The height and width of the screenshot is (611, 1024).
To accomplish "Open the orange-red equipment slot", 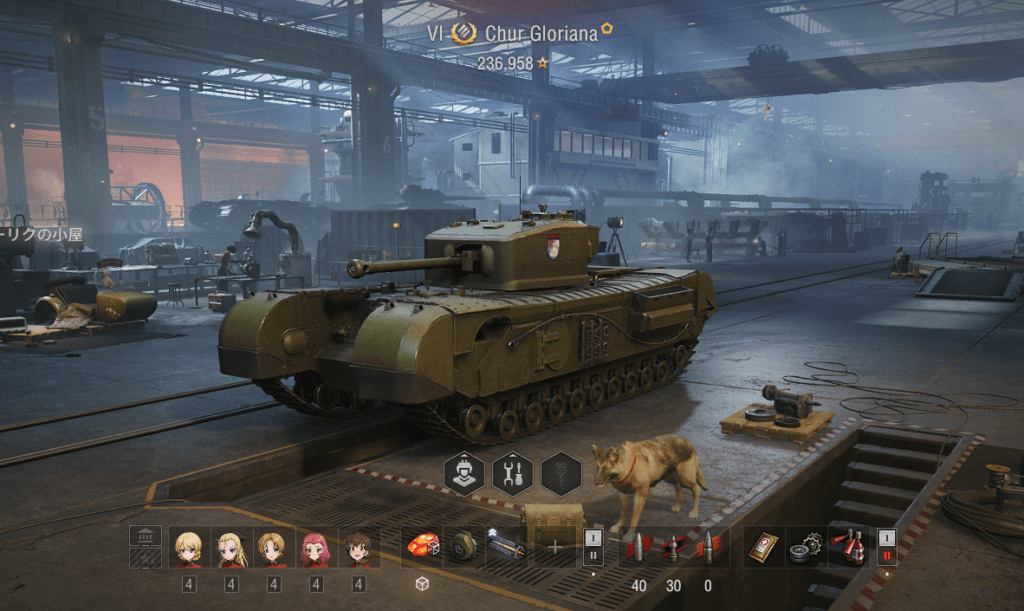I will (x=422, y=547).
